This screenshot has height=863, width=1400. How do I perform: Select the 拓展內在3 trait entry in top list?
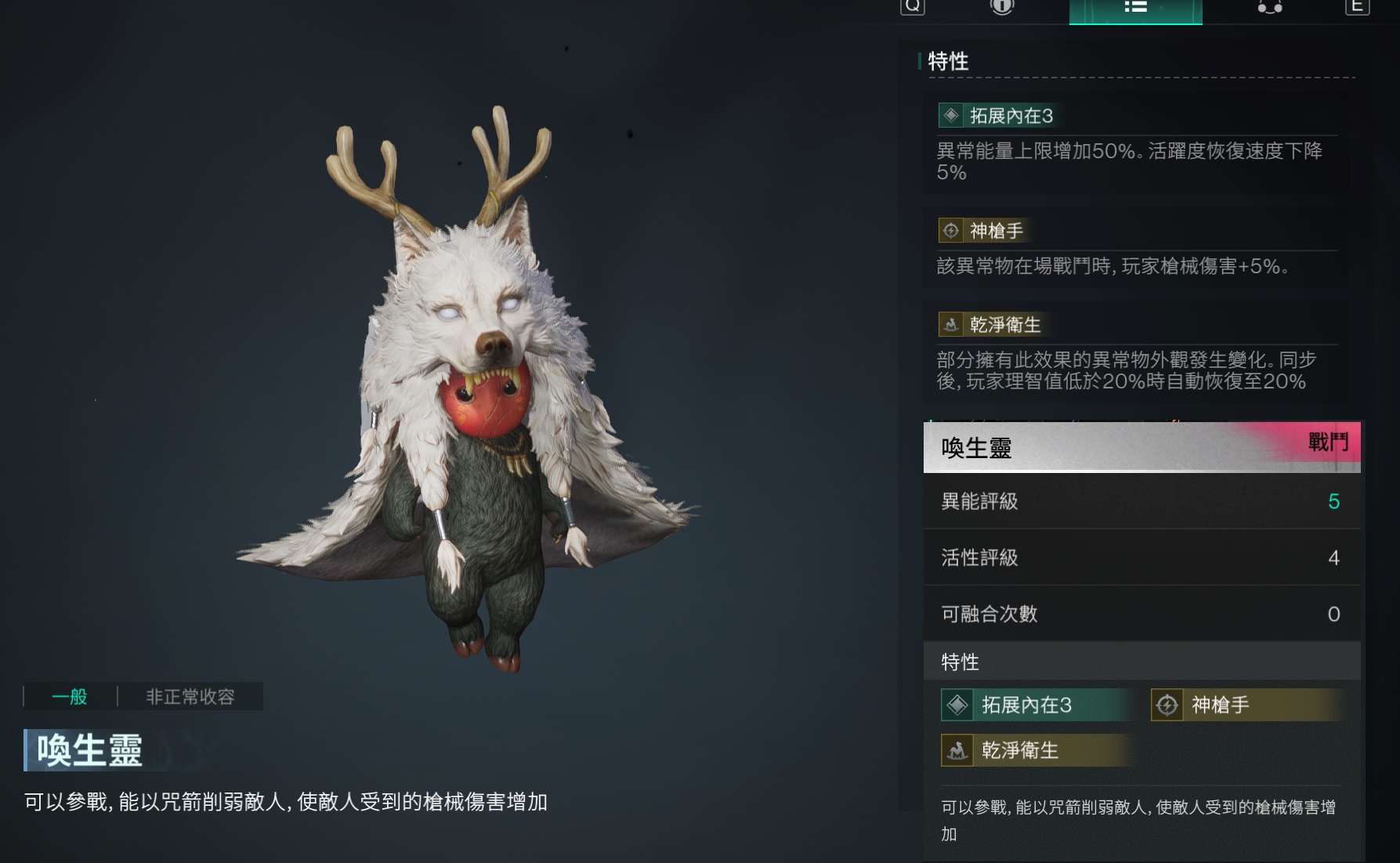coord(1011,116)
